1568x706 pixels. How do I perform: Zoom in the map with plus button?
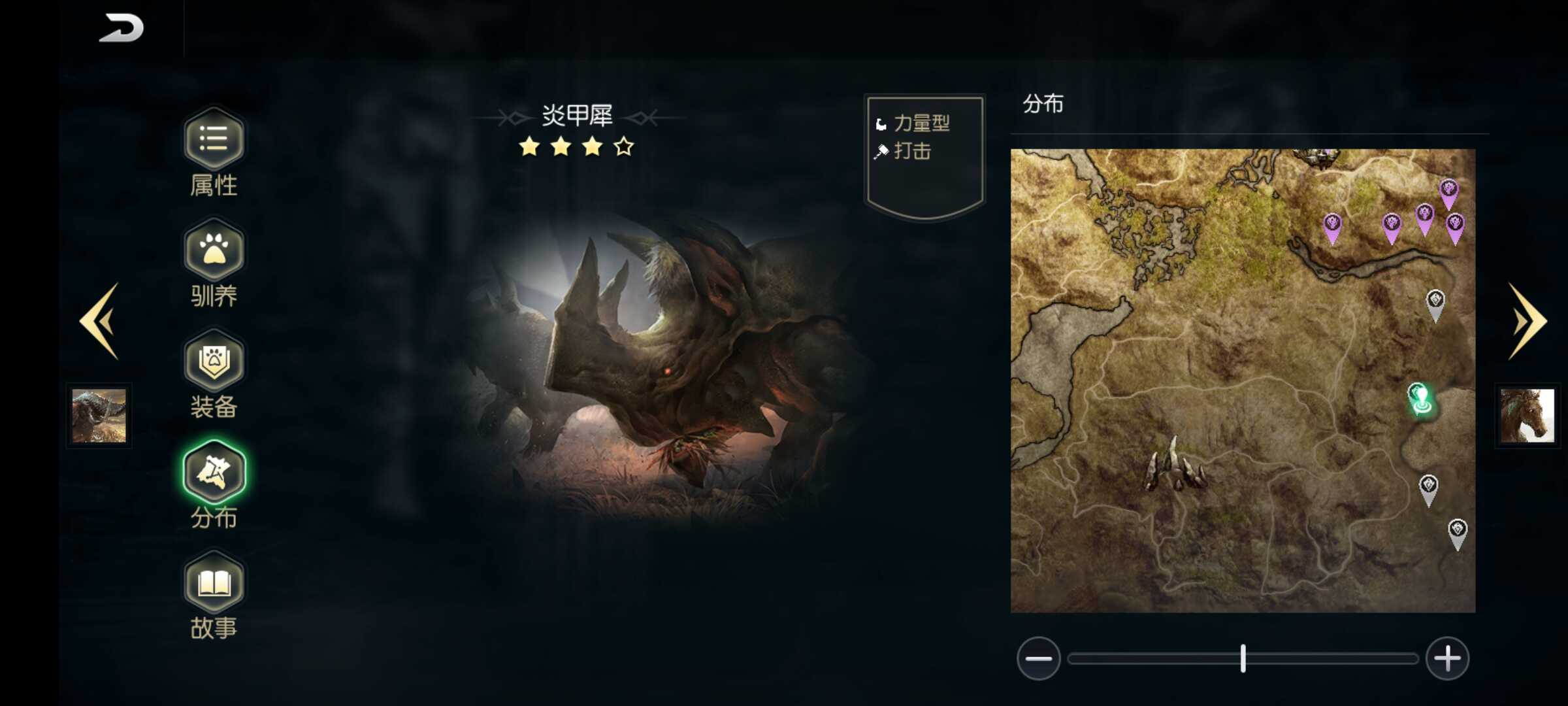(x=1447, y=658)
